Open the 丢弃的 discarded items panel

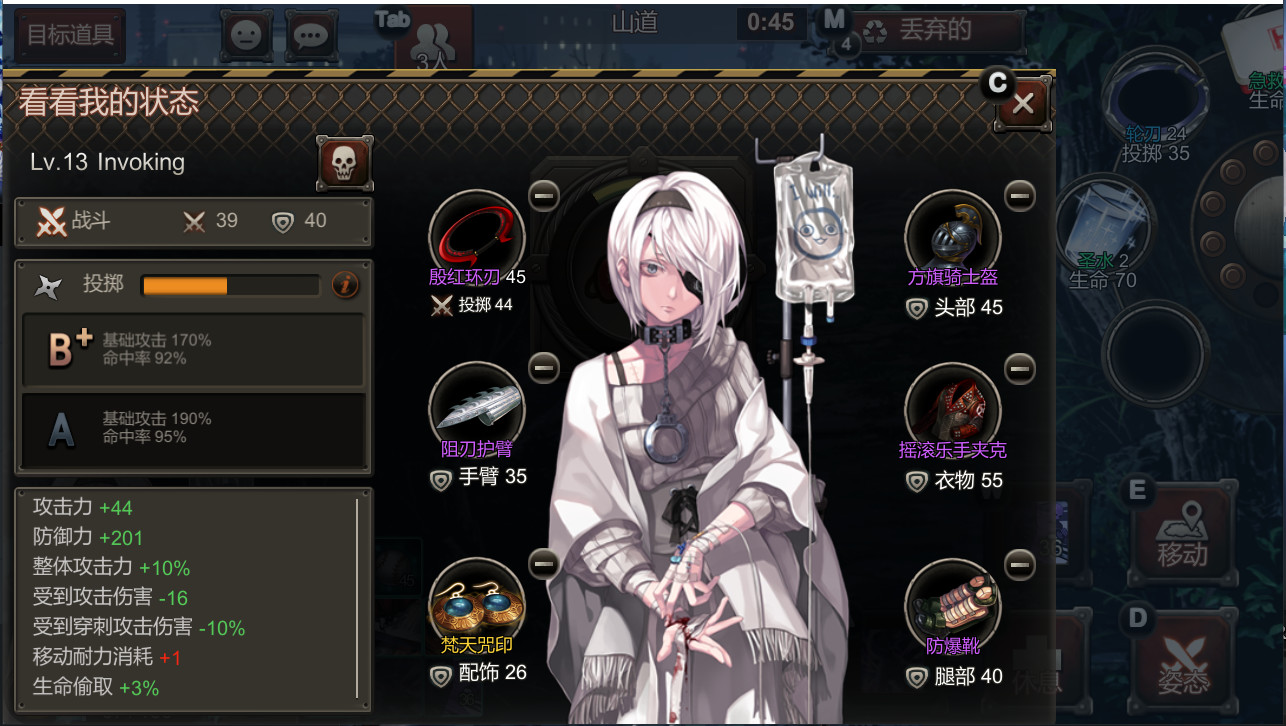[x=934, y=31]
